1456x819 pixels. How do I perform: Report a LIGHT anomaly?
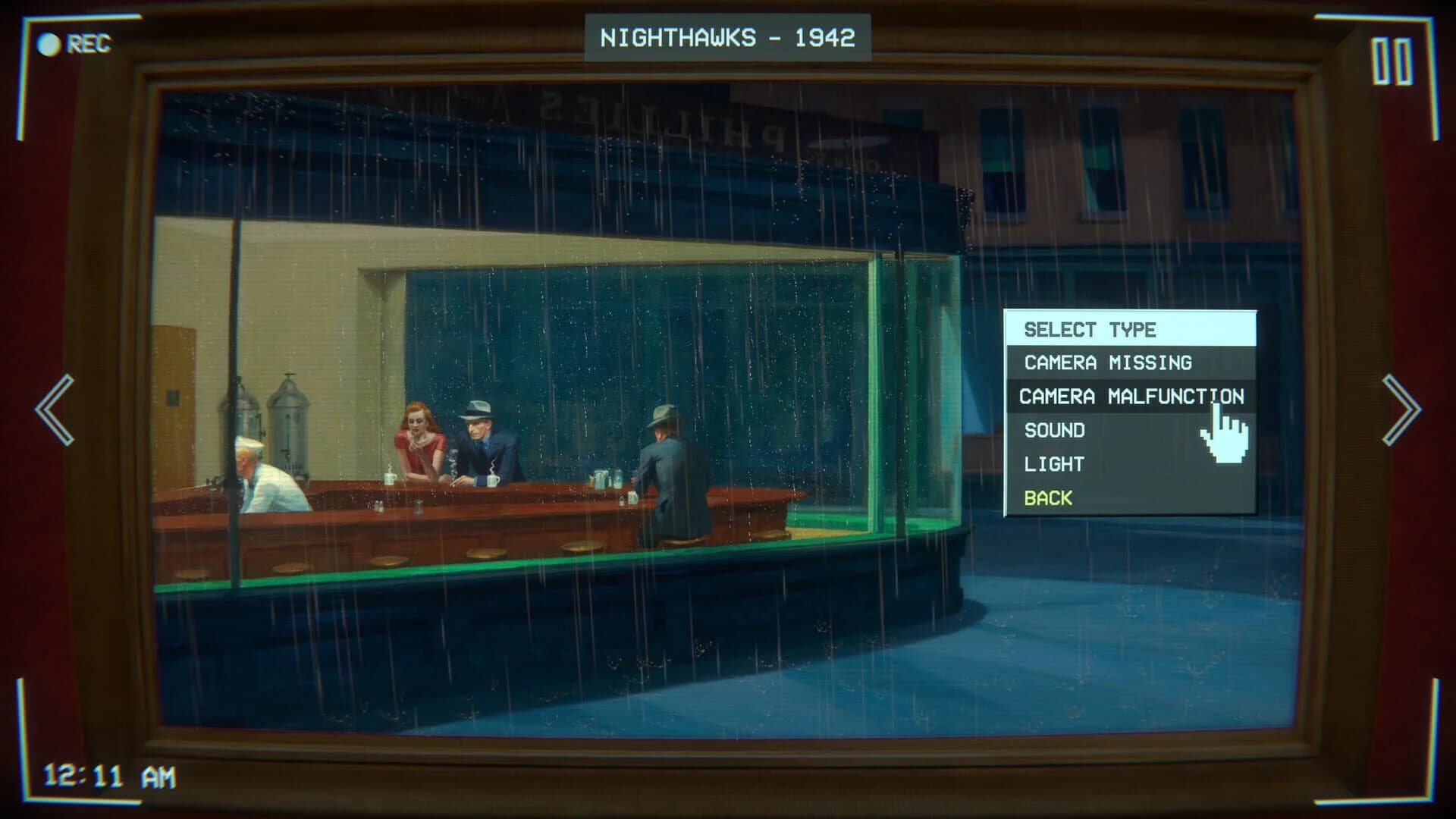point(1053,463)
